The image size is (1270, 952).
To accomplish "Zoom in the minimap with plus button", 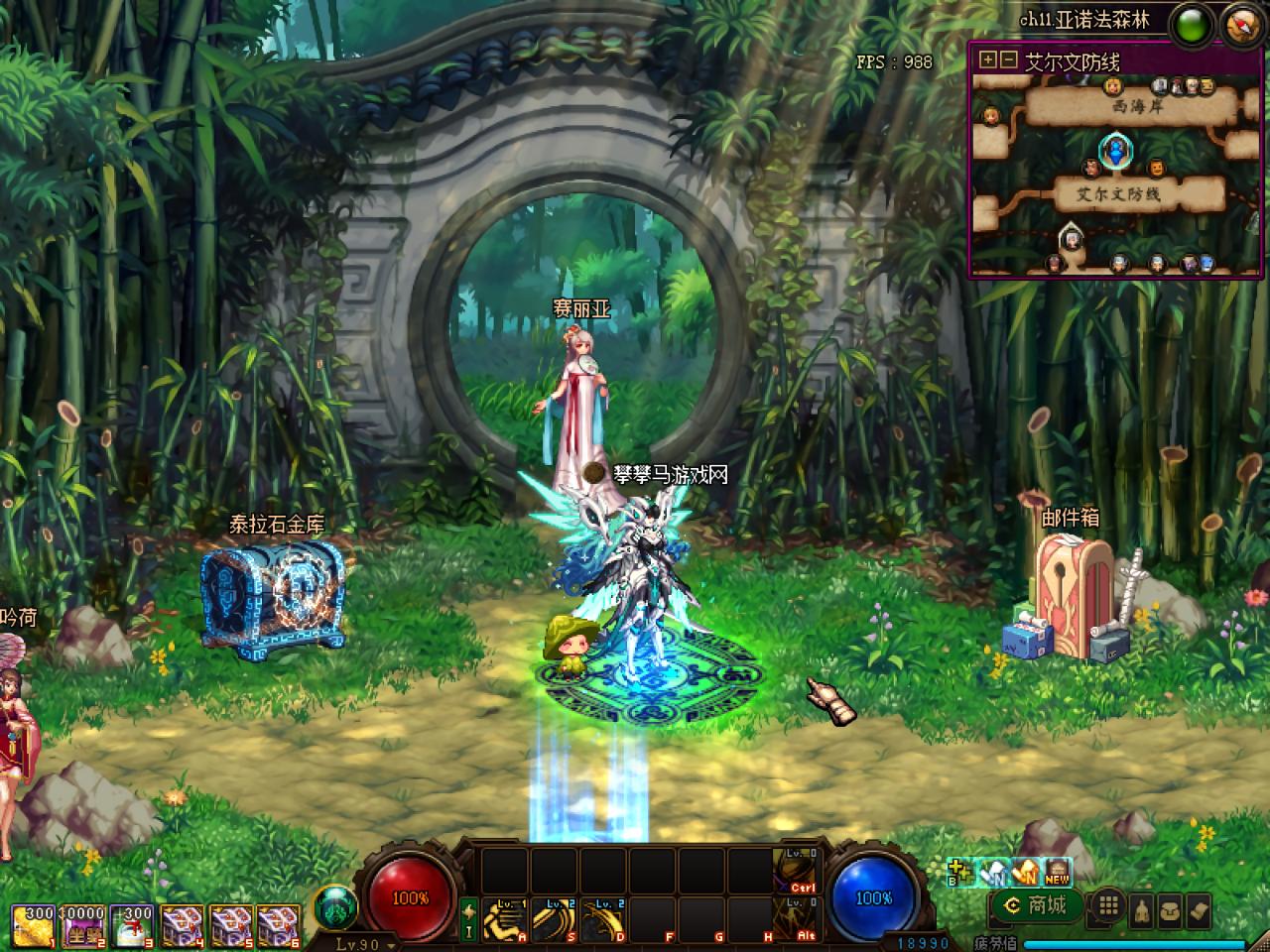I will pyautogui.click(x=987, y=59).
